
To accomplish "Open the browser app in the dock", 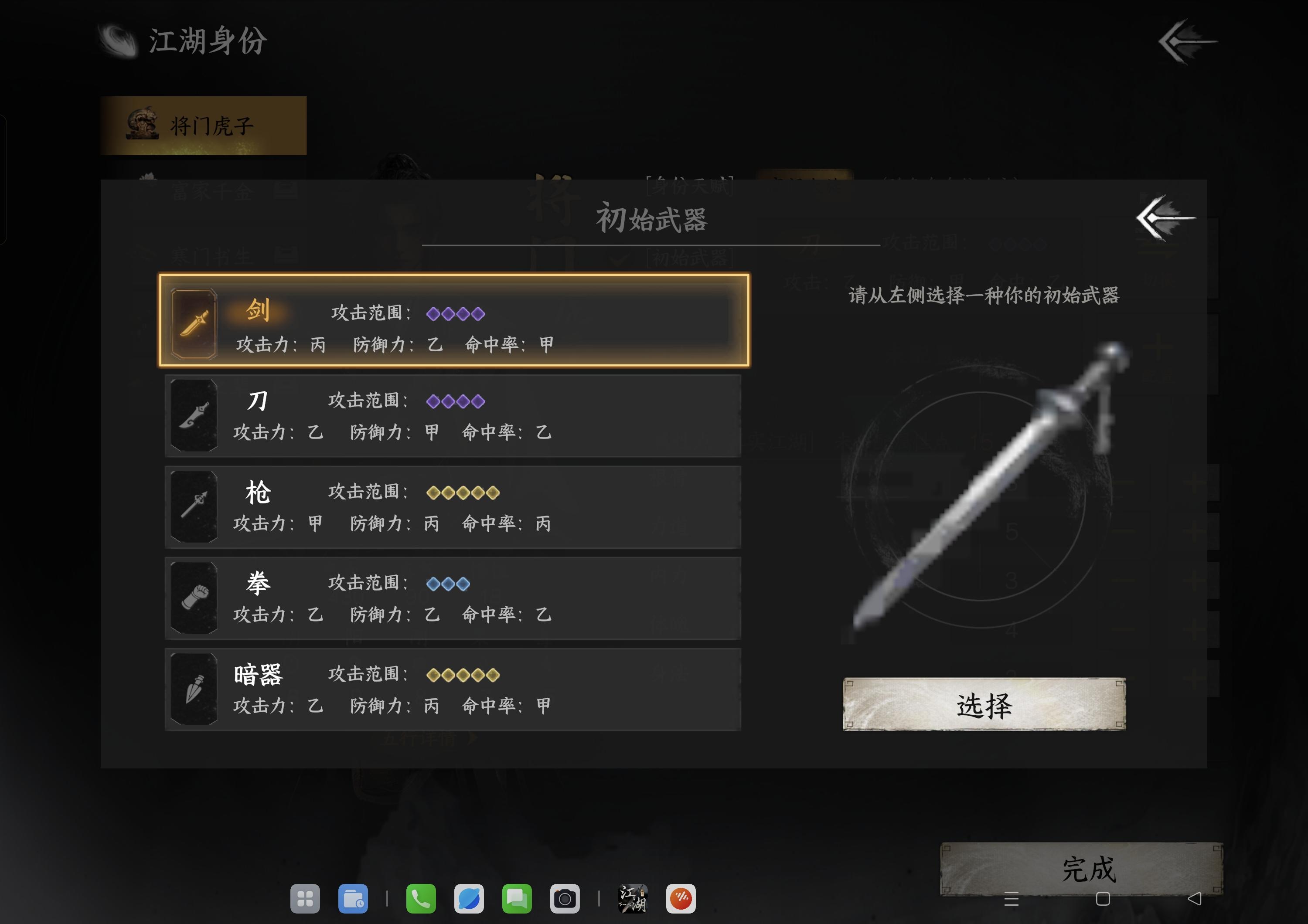I will pos(468,900).
